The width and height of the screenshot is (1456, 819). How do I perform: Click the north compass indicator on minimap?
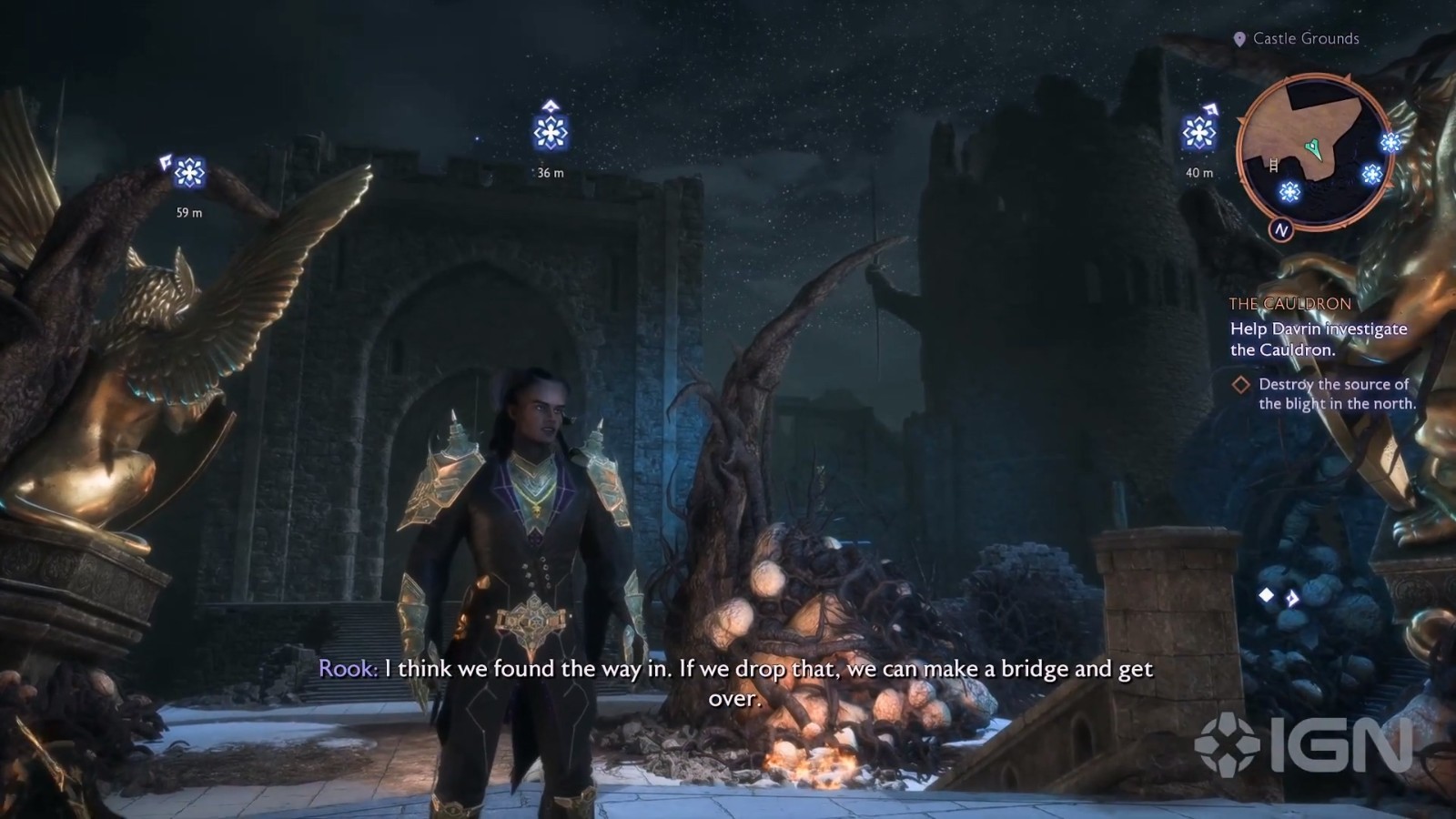click(1281, 230)
